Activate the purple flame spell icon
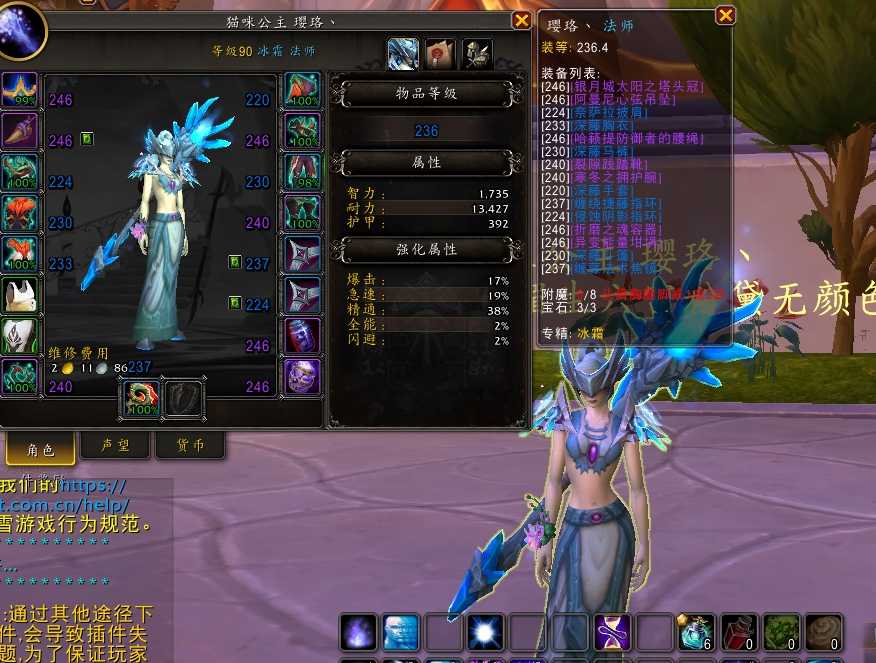Image resolution: width=876 pixels, height=663 pixels. [x=359, y=632]
